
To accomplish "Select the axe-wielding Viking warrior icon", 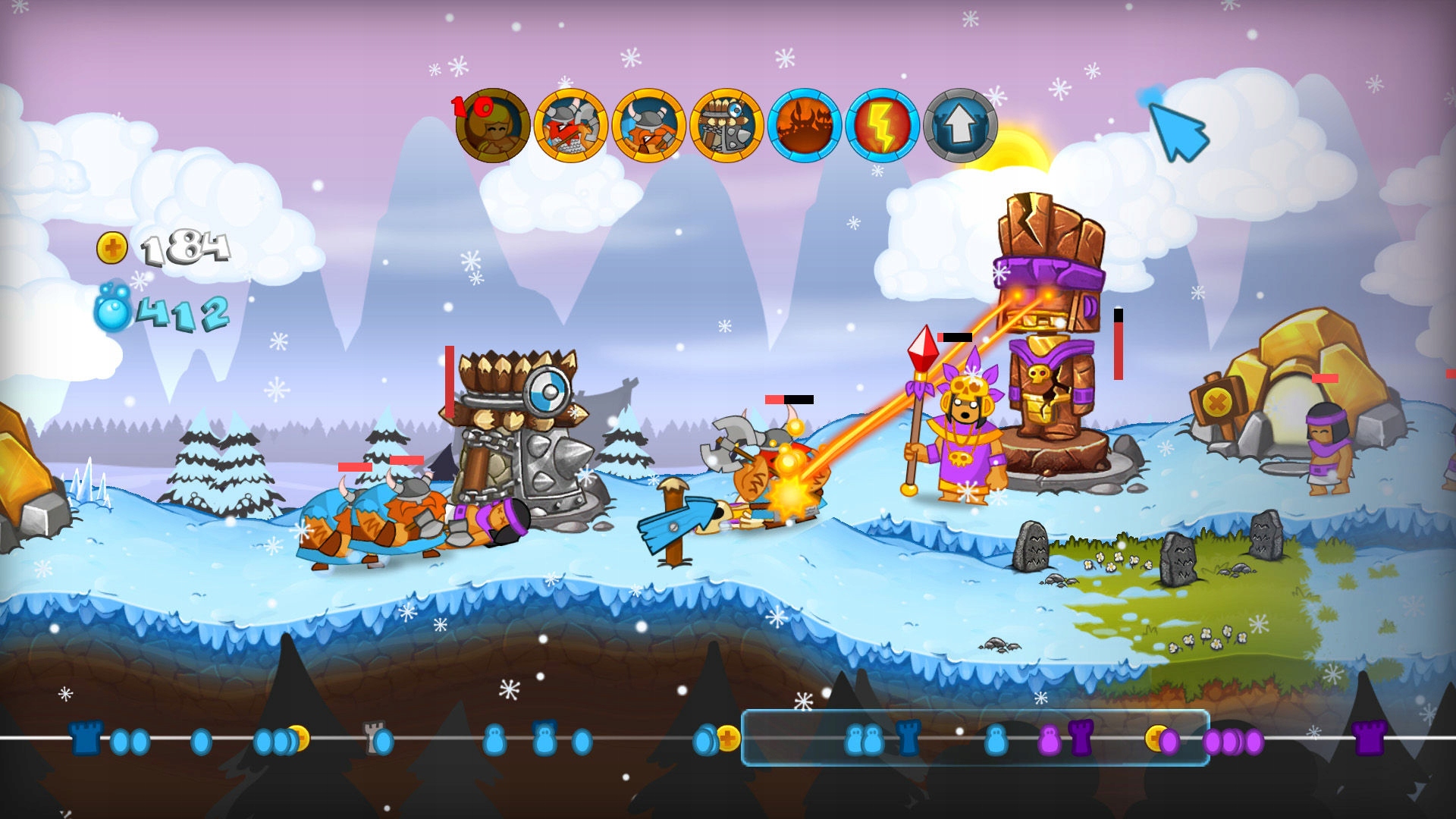I will 651,127.
